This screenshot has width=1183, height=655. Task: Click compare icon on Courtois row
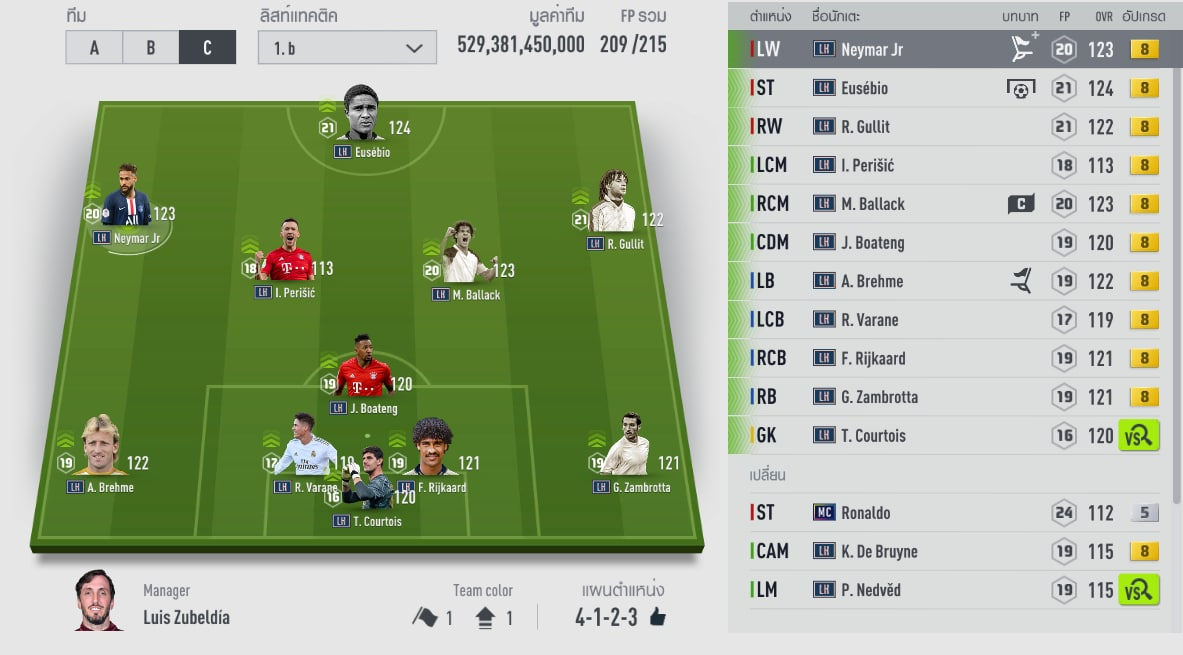(x=1139, y=436)
